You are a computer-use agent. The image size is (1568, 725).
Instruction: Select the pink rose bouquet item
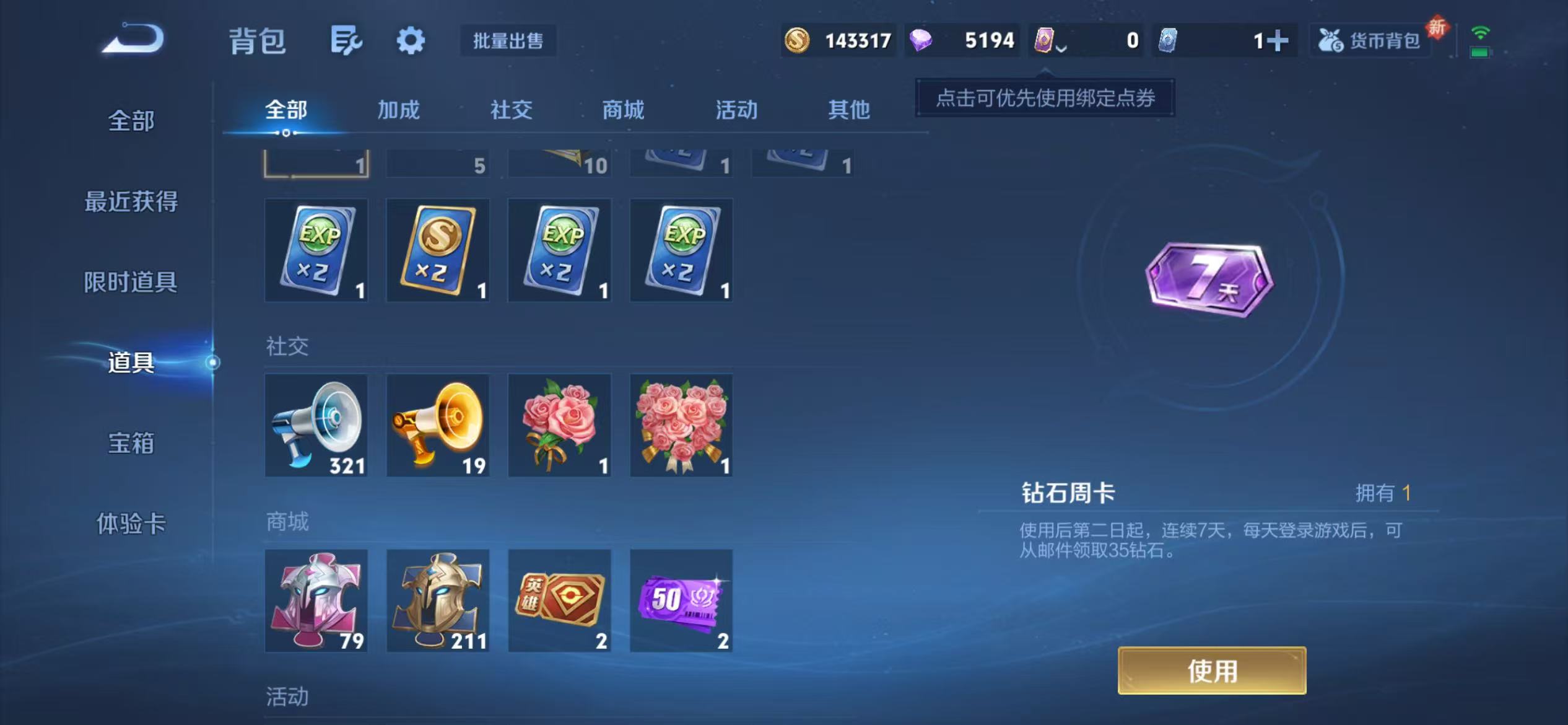pos(559,425)
